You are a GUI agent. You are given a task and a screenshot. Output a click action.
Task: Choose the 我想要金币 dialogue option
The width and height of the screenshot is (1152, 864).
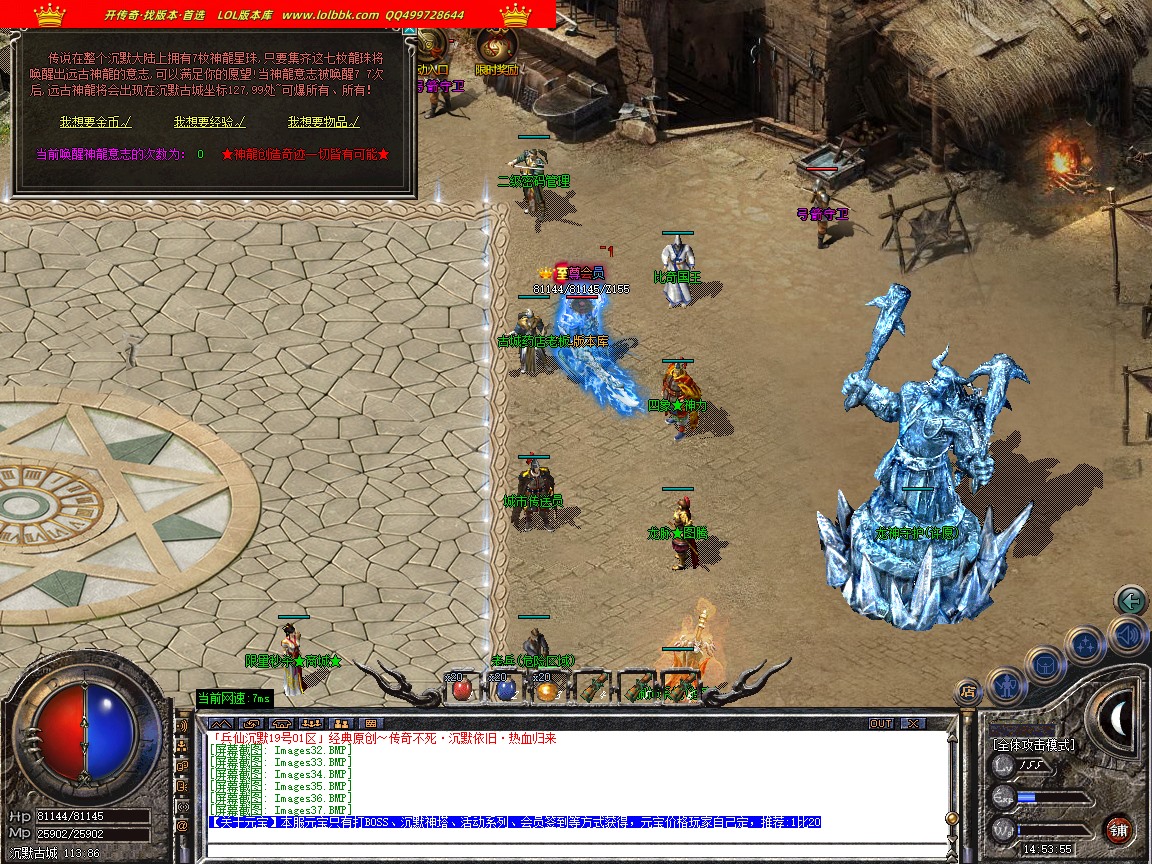[x=95, y=122]
